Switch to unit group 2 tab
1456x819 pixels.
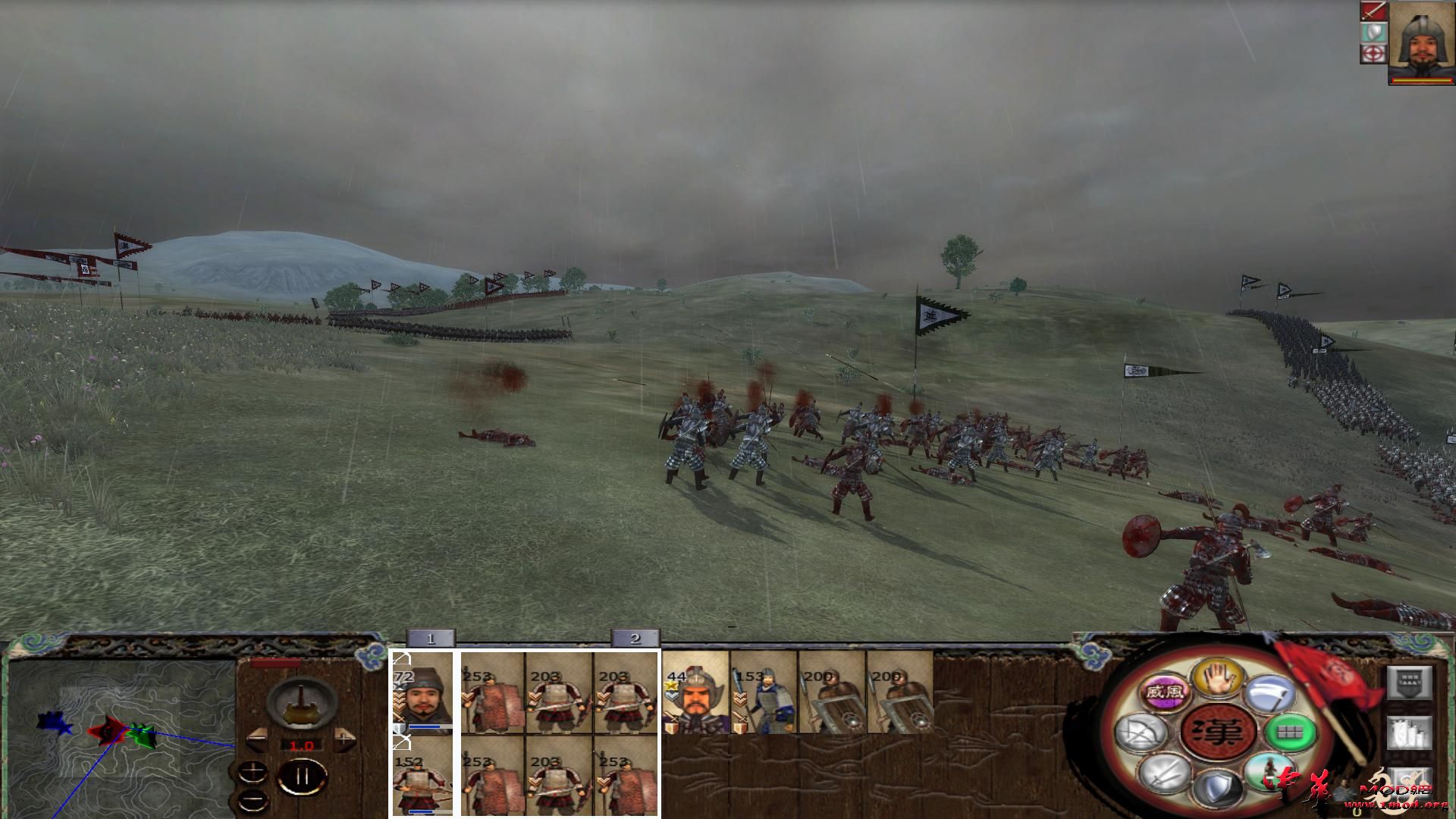[x=635, y=639]
